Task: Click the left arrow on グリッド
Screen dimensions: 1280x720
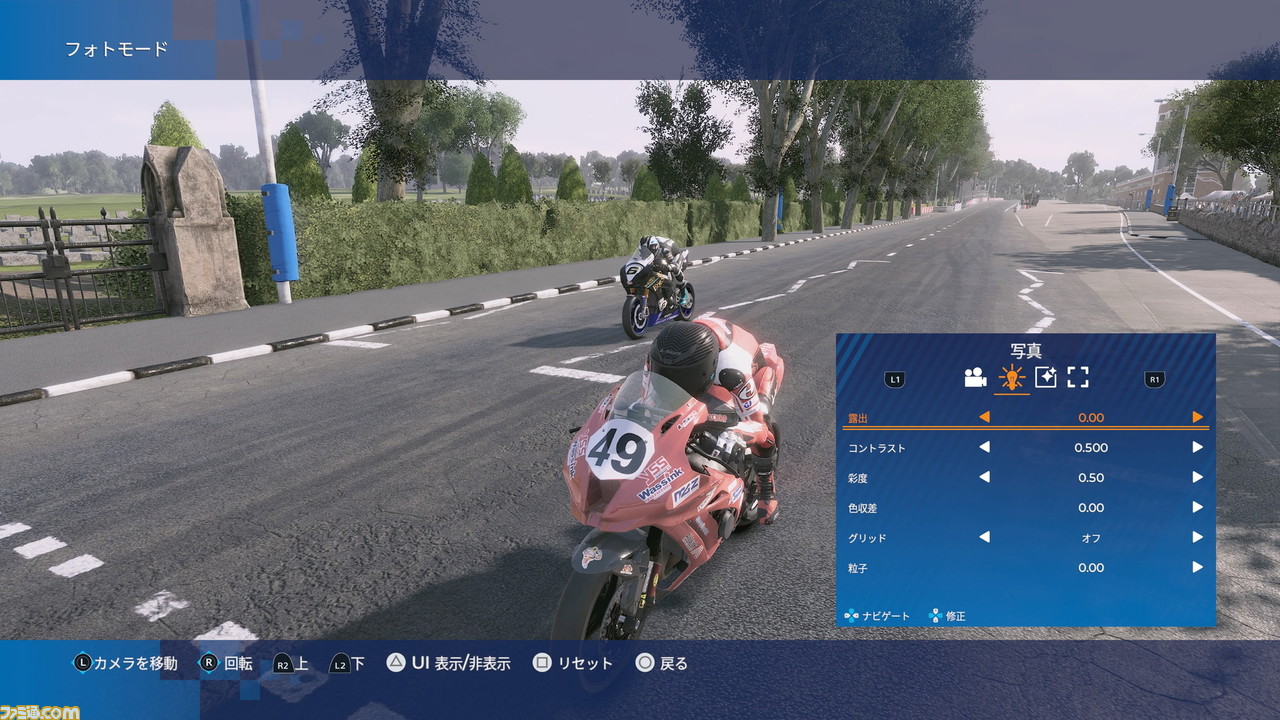Action: coord(984,537)
